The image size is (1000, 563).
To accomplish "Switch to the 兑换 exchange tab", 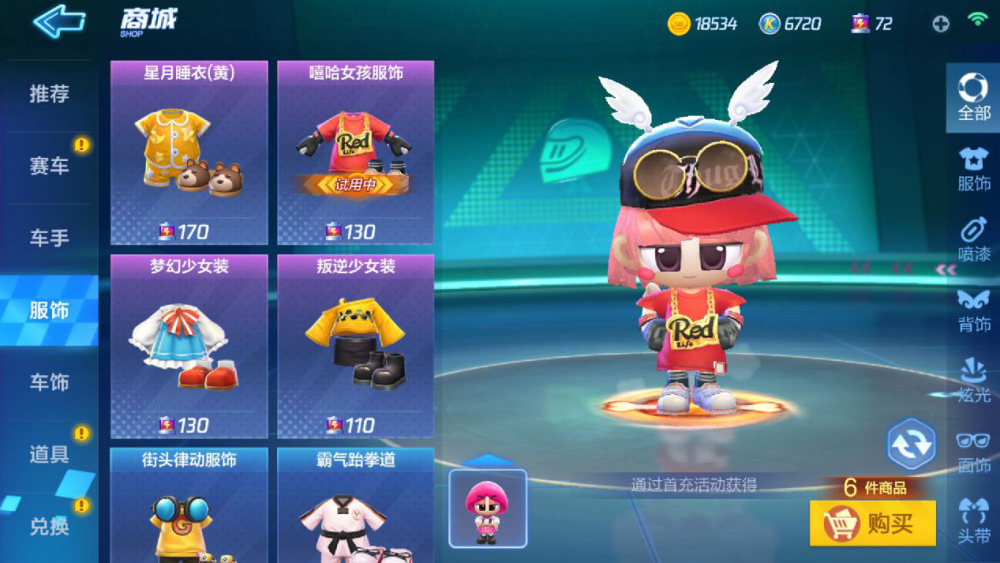I will [49, 526].
